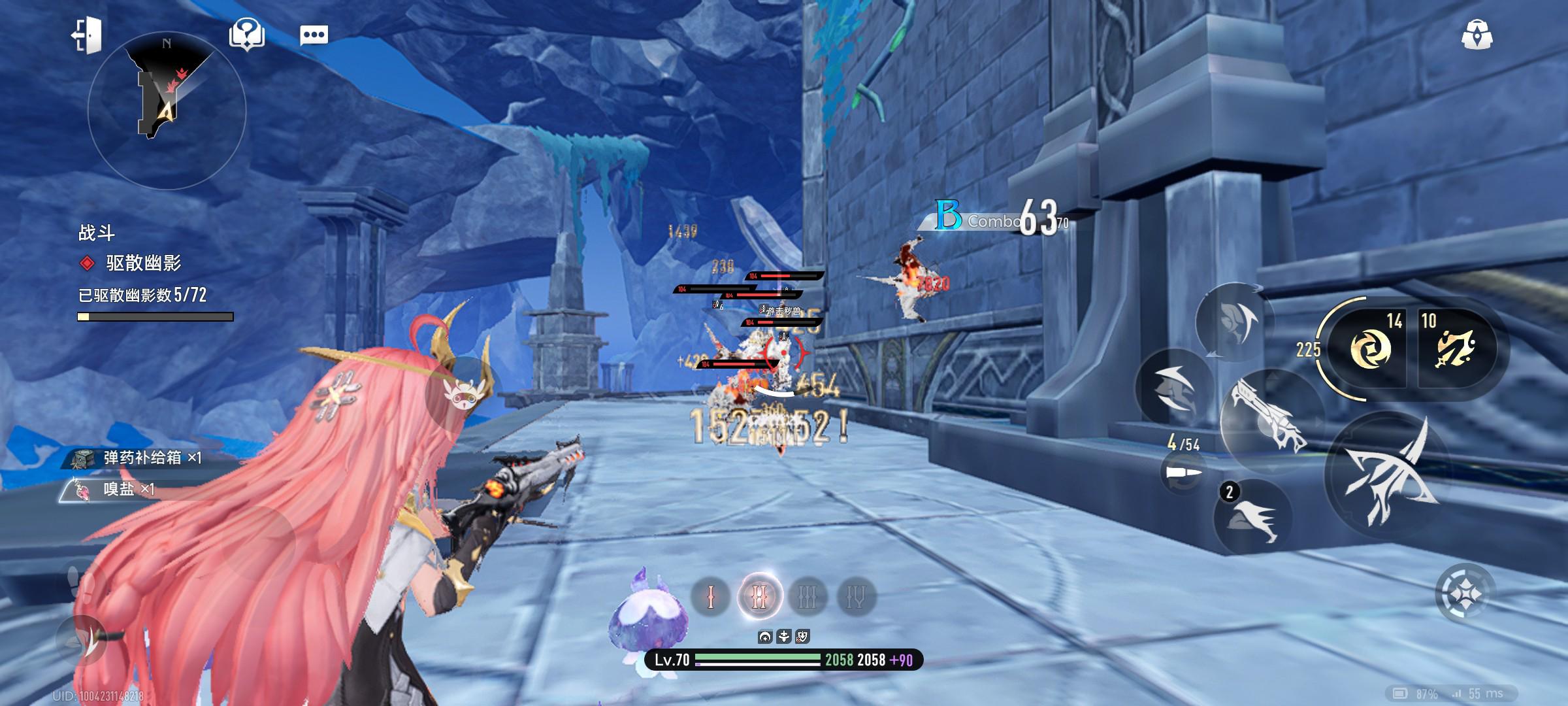Open the question-mark help guide
The image size is (1568, 706).
pos(246,33)
